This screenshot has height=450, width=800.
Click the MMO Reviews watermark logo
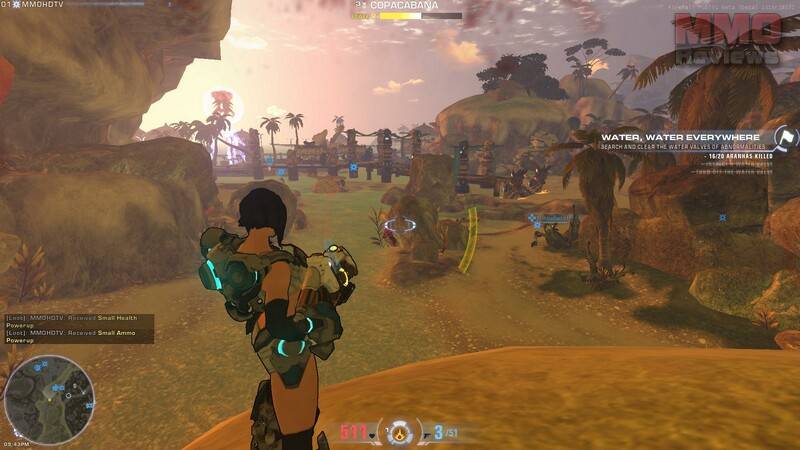coord(728,39)
